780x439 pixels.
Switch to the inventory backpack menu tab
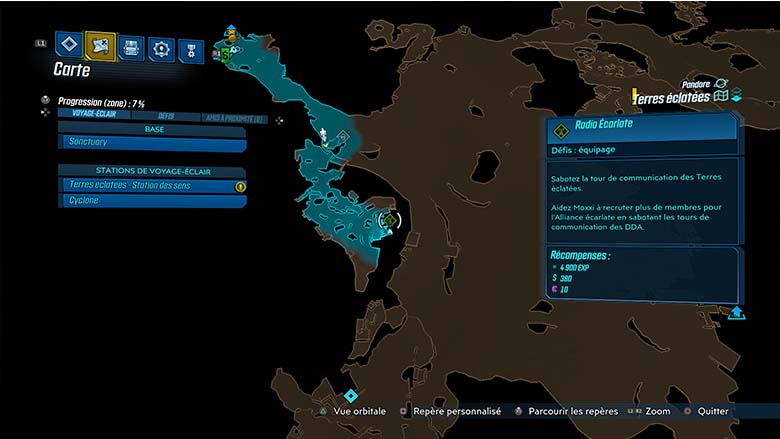pyautogui.click(x=131, y=47)
